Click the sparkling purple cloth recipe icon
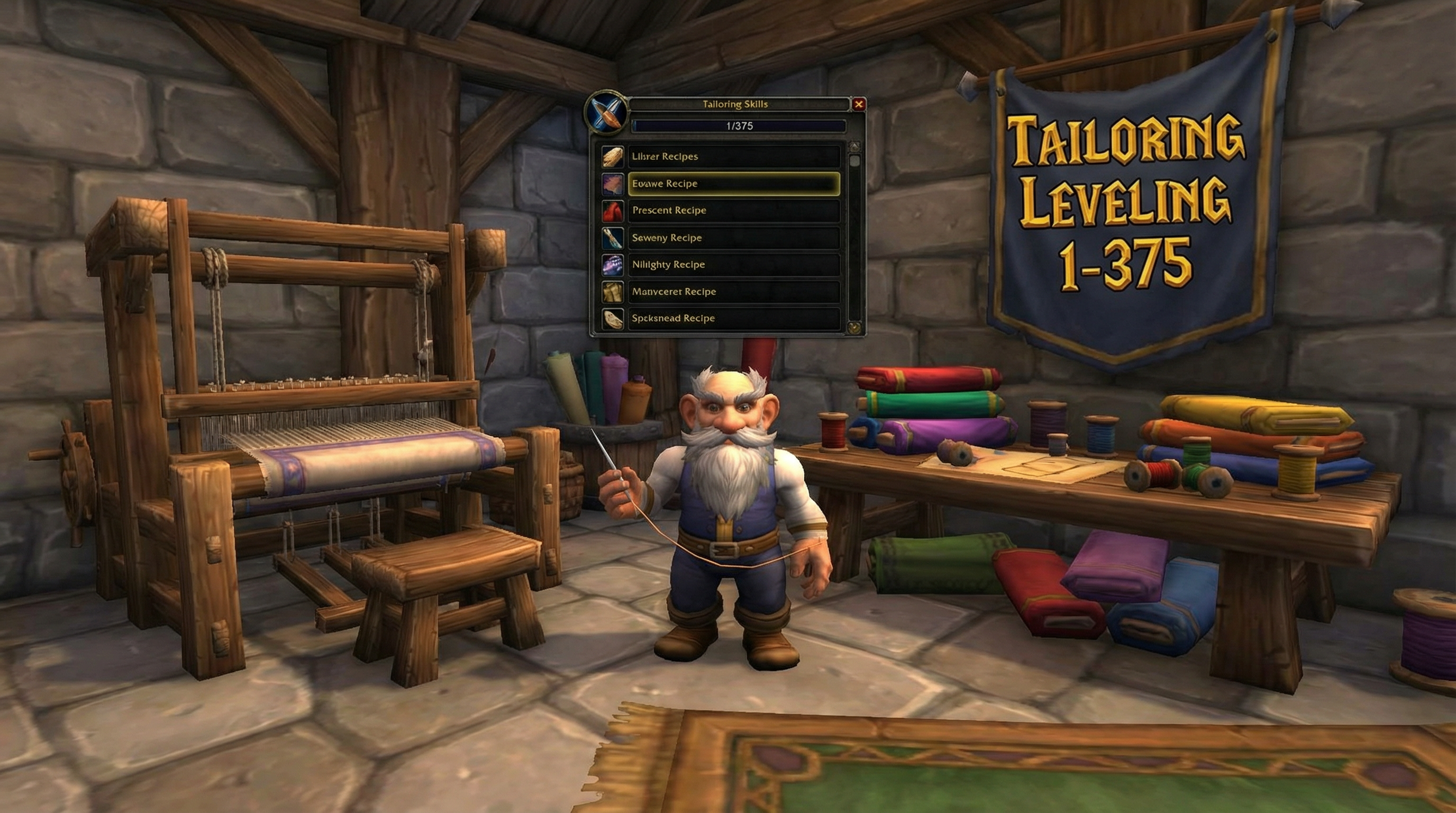 613,265
